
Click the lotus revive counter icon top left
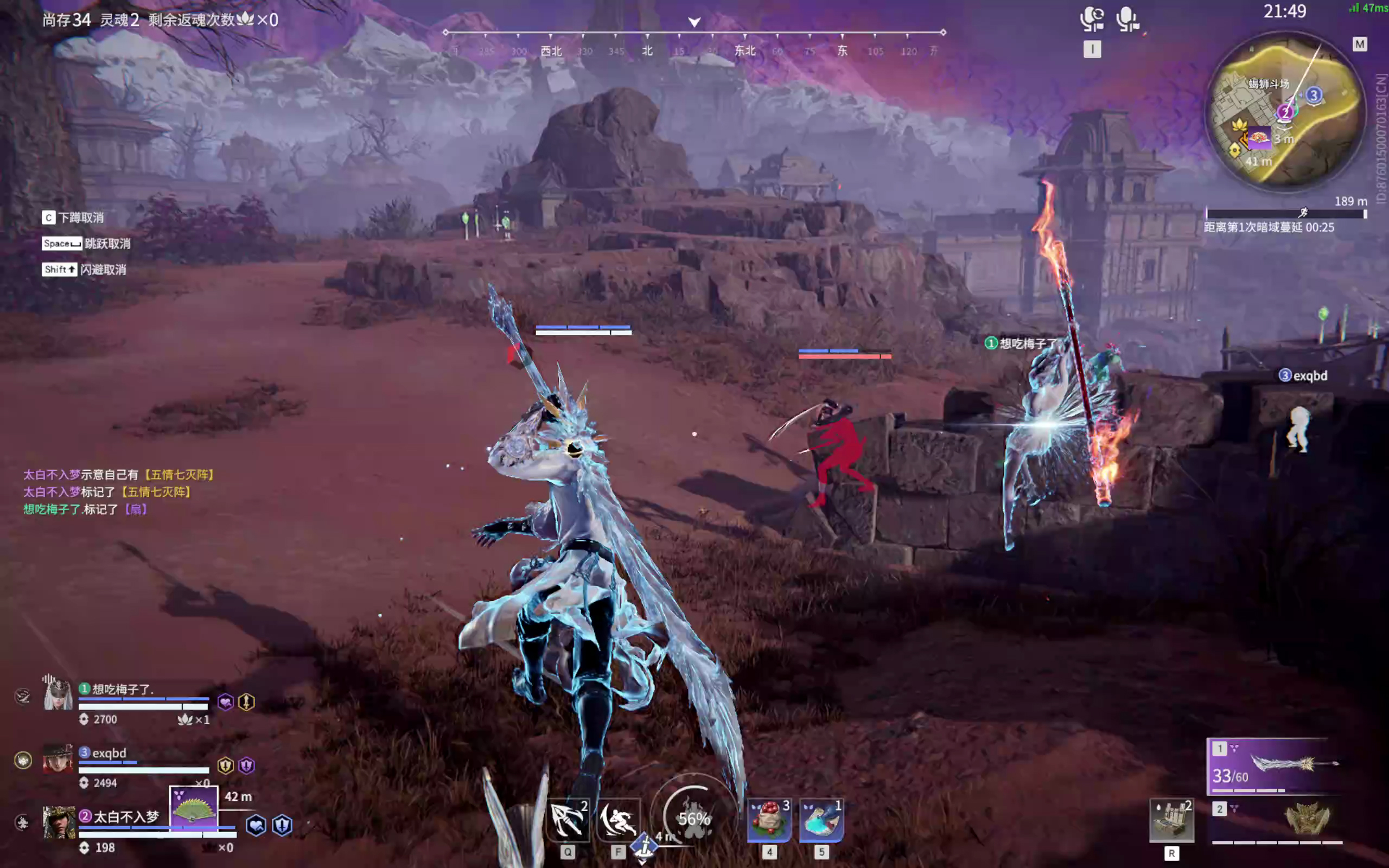(x=247, y=19)
